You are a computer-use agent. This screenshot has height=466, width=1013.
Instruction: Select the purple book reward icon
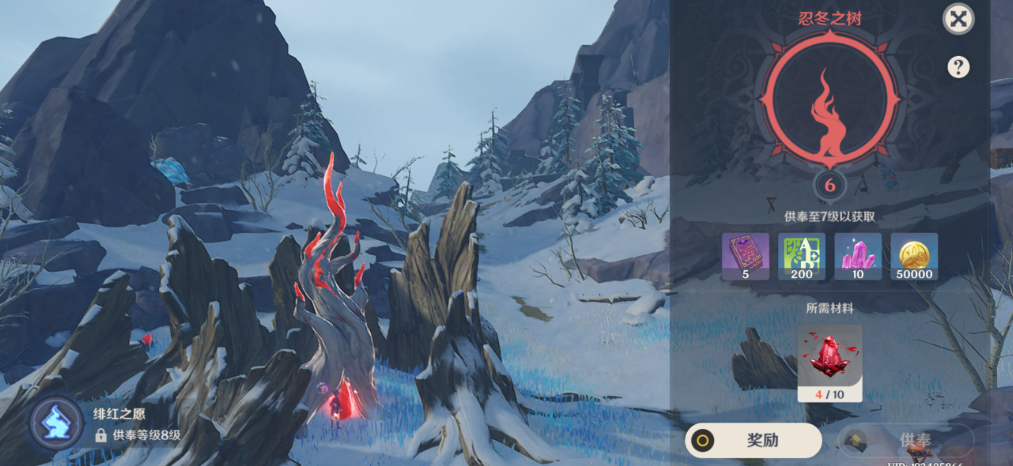[x=746, y=257]
